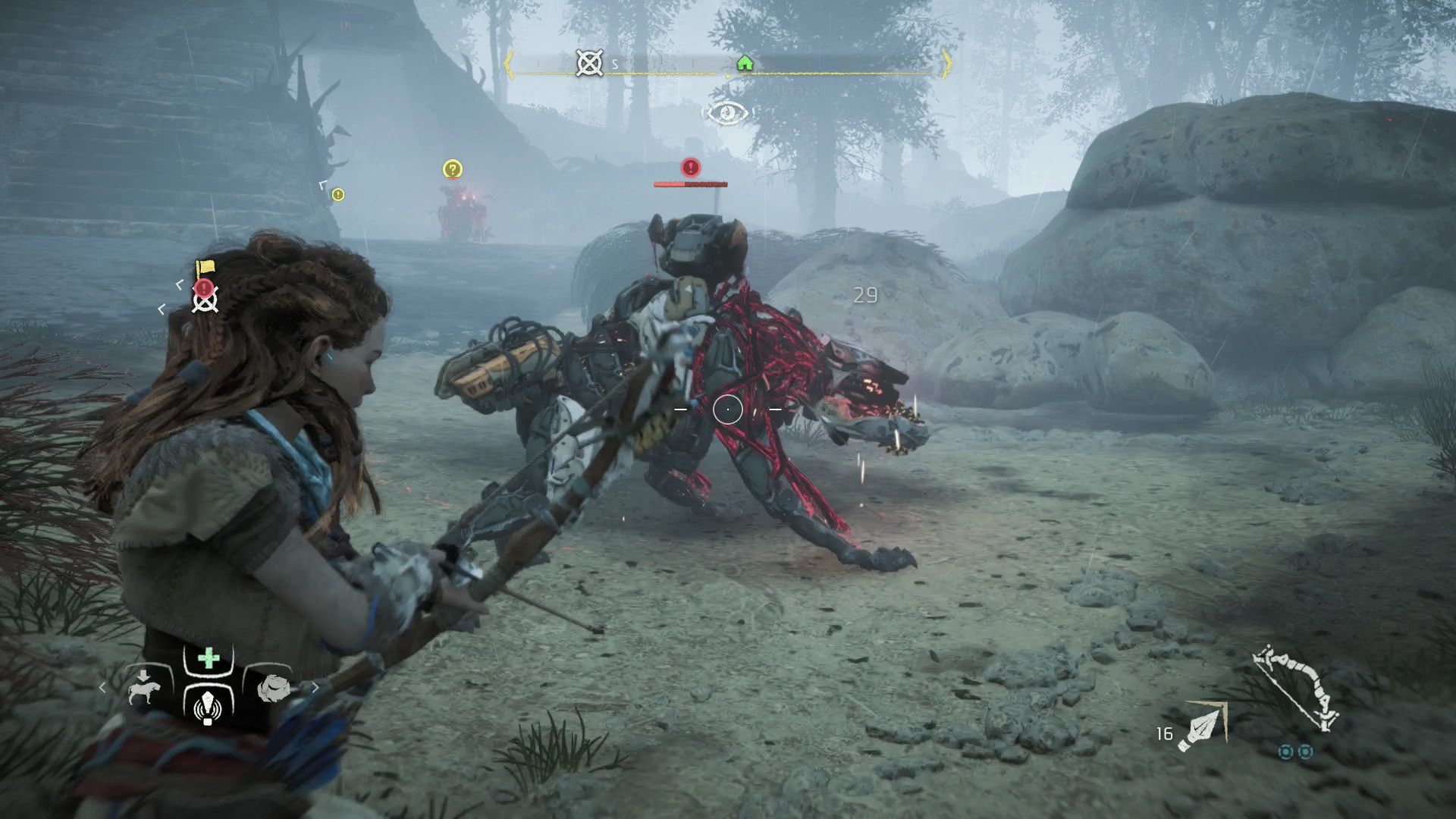Click the crossed-circle target marker on compass
Viewport: 1456px width, 819px height.
pos(589,64)
